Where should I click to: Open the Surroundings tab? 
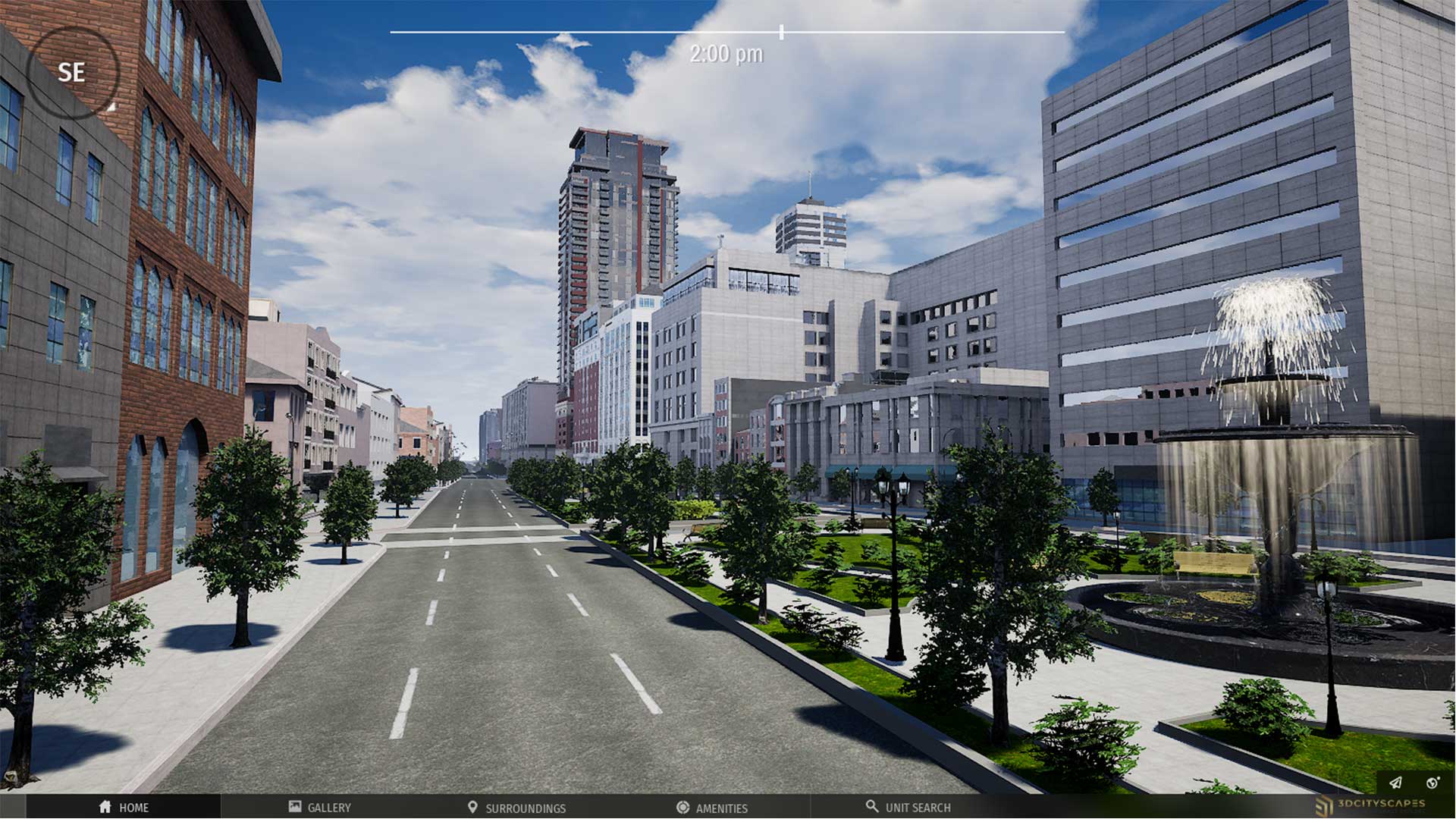526,808
